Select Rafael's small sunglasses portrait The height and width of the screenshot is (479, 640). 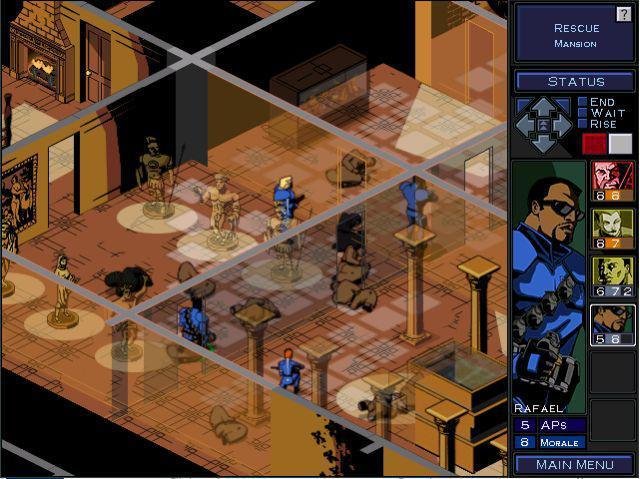point(613,325)
